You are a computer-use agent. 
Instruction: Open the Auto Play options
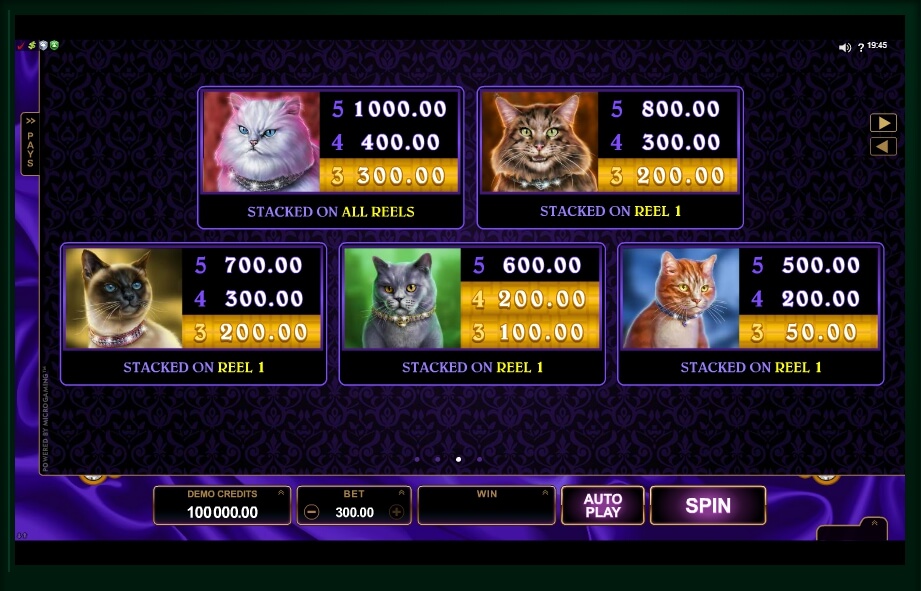click(x=602, y=505)
